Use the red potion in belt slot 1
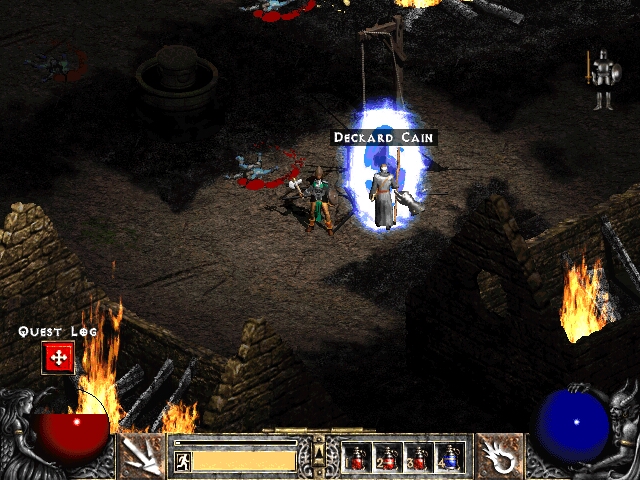This screenshot has width=640, height=480. coord(356,458)
